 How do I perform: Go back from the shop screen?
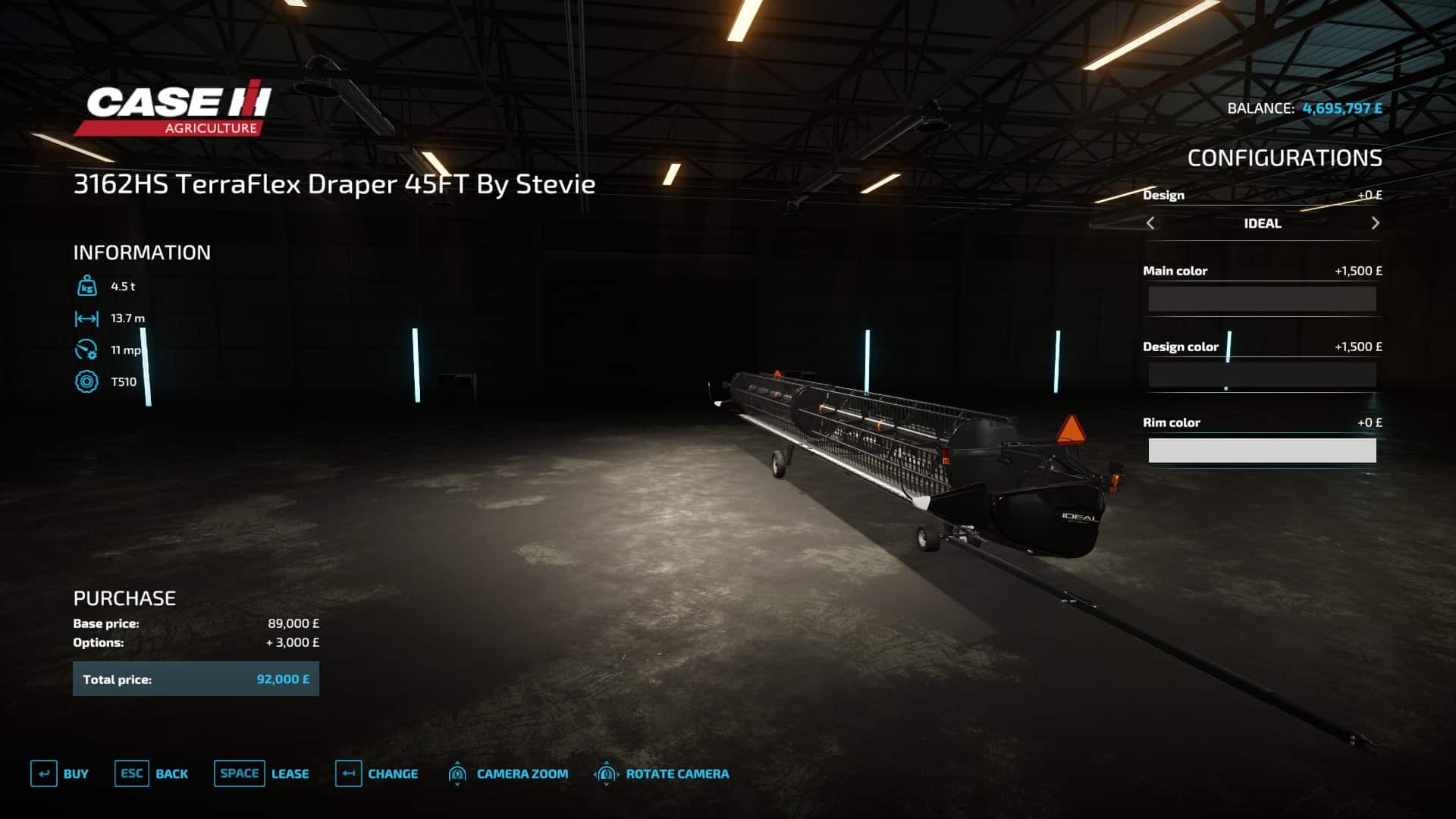click(x=152, y=773)
